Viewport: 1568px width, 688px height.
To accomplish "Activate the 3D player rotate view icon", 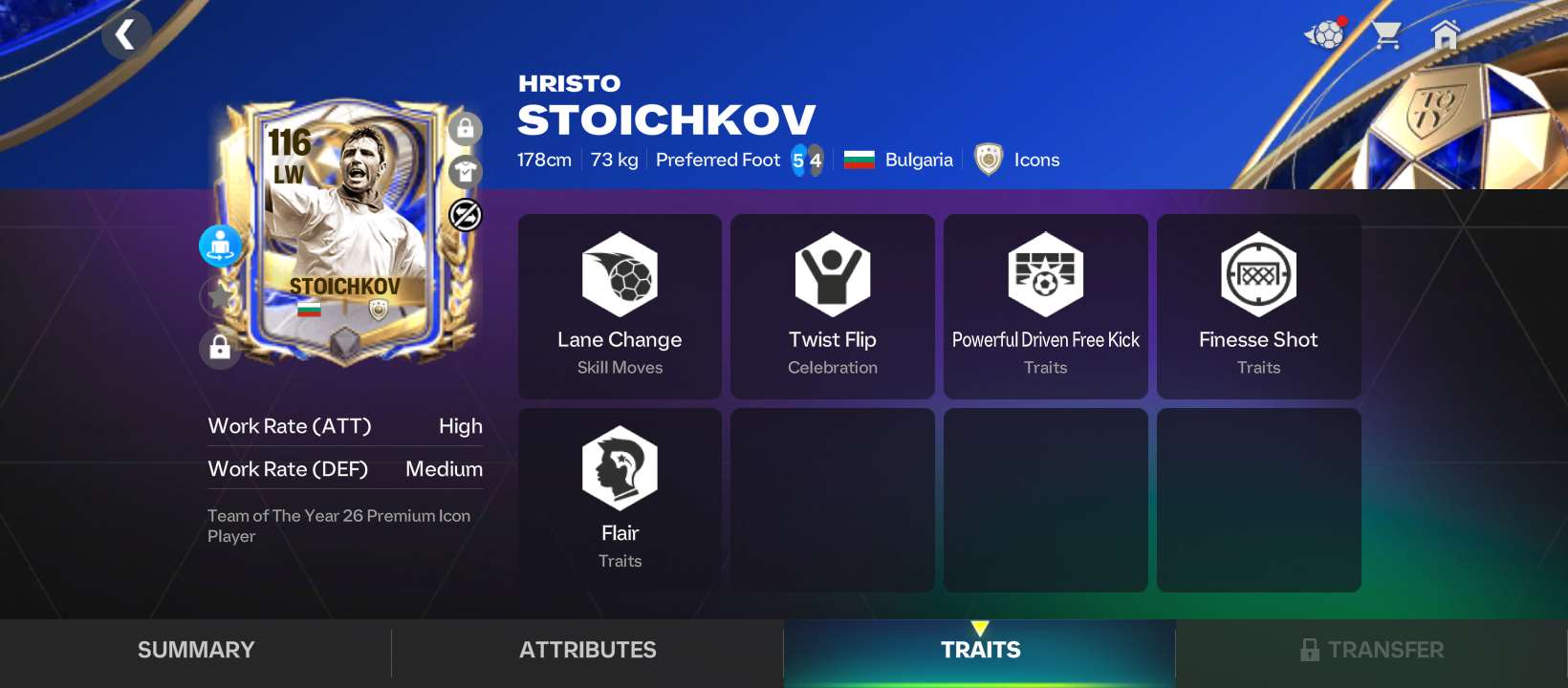I will 220,246.
